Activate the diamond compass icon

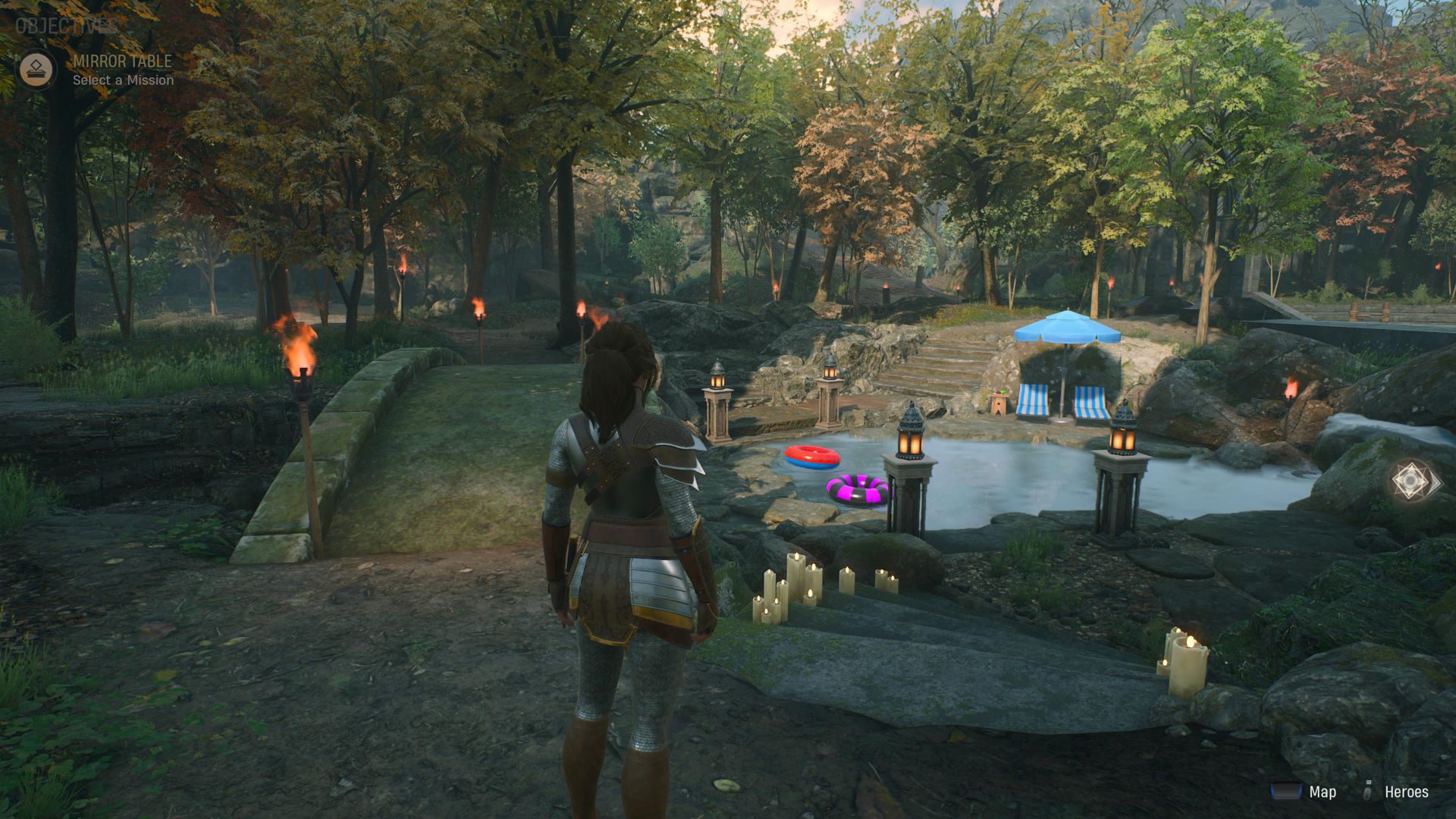pos(1415,481)
